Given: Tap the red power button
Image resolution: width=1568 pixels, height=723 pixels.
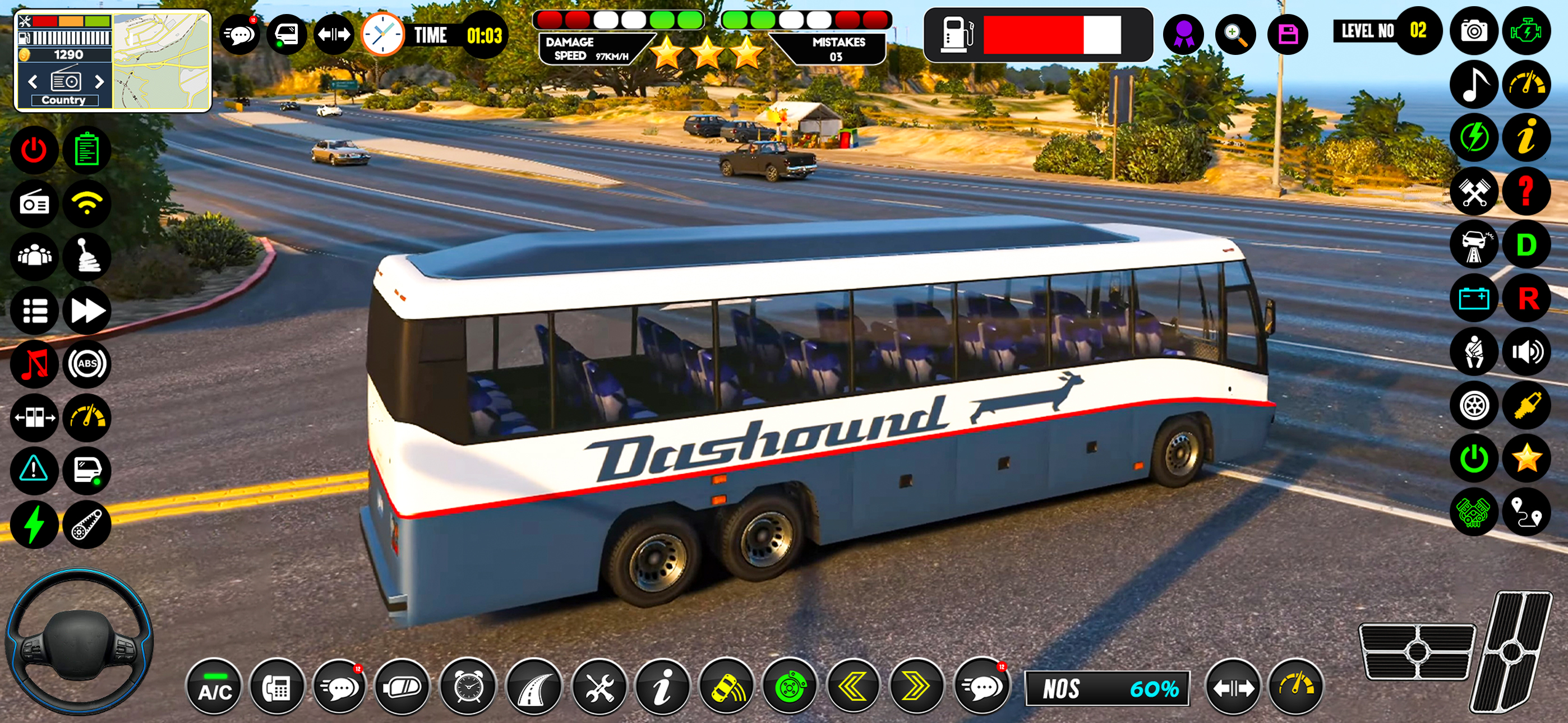Looking at the screenshot, I should [34, 150].
